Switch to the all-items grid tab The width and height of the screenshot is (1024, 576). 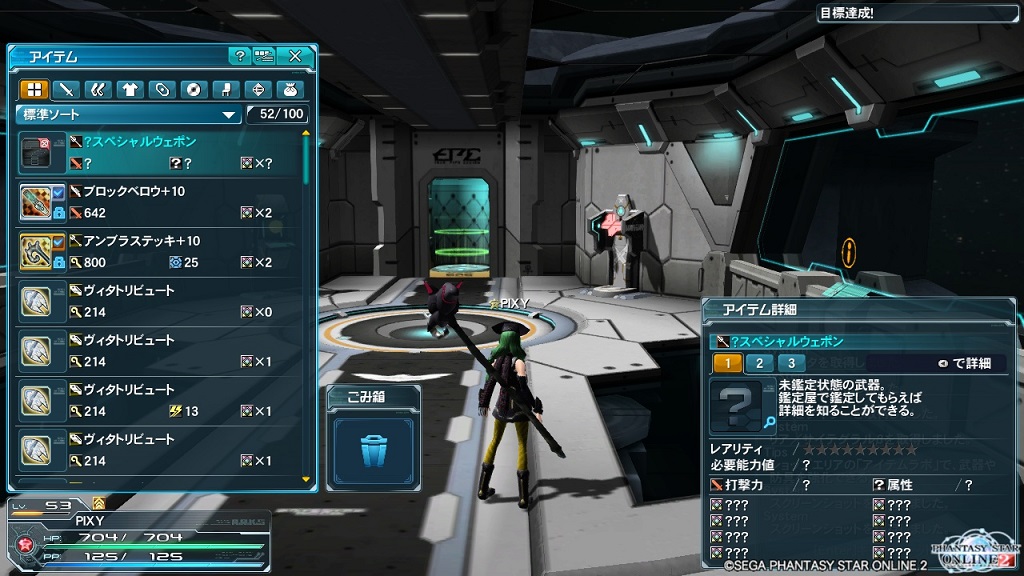(34, 89)
